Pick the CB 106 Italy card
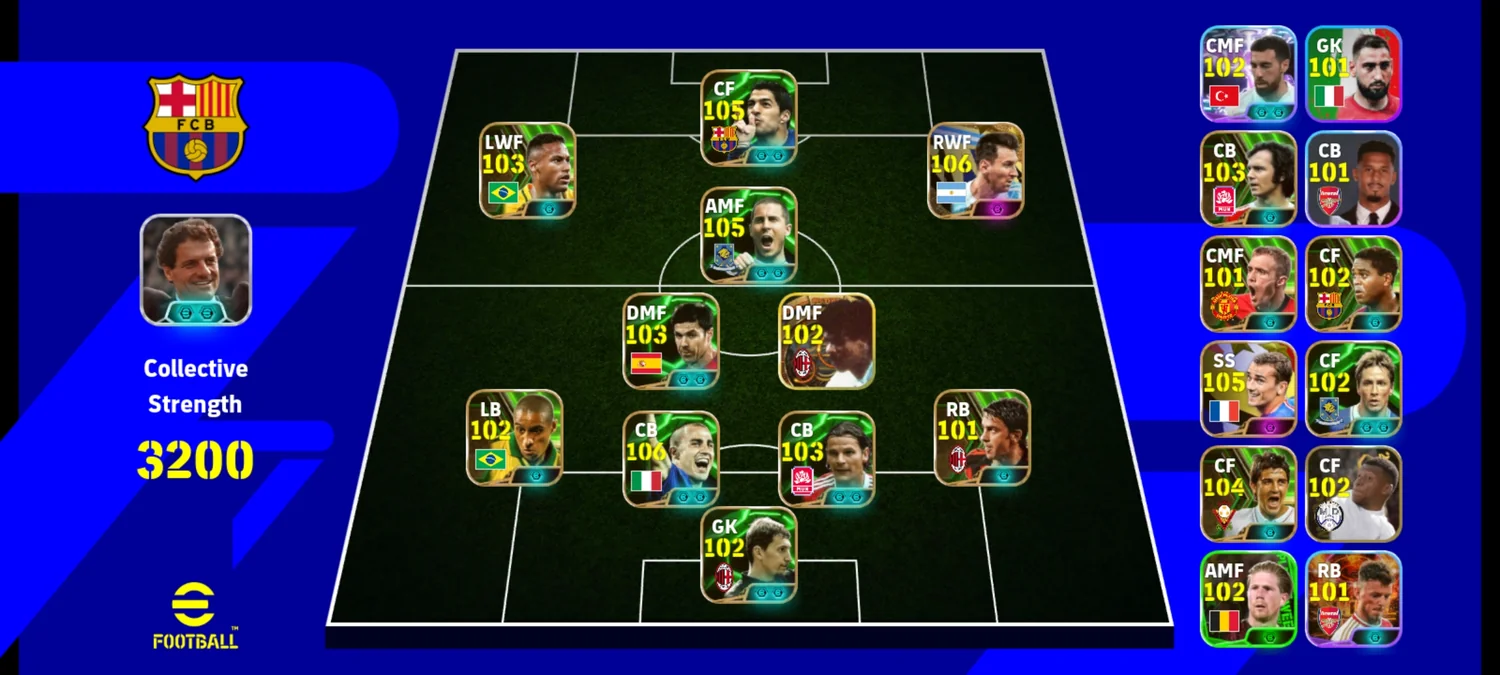This screenshot has width=1500, height=675. pos(671,458)
